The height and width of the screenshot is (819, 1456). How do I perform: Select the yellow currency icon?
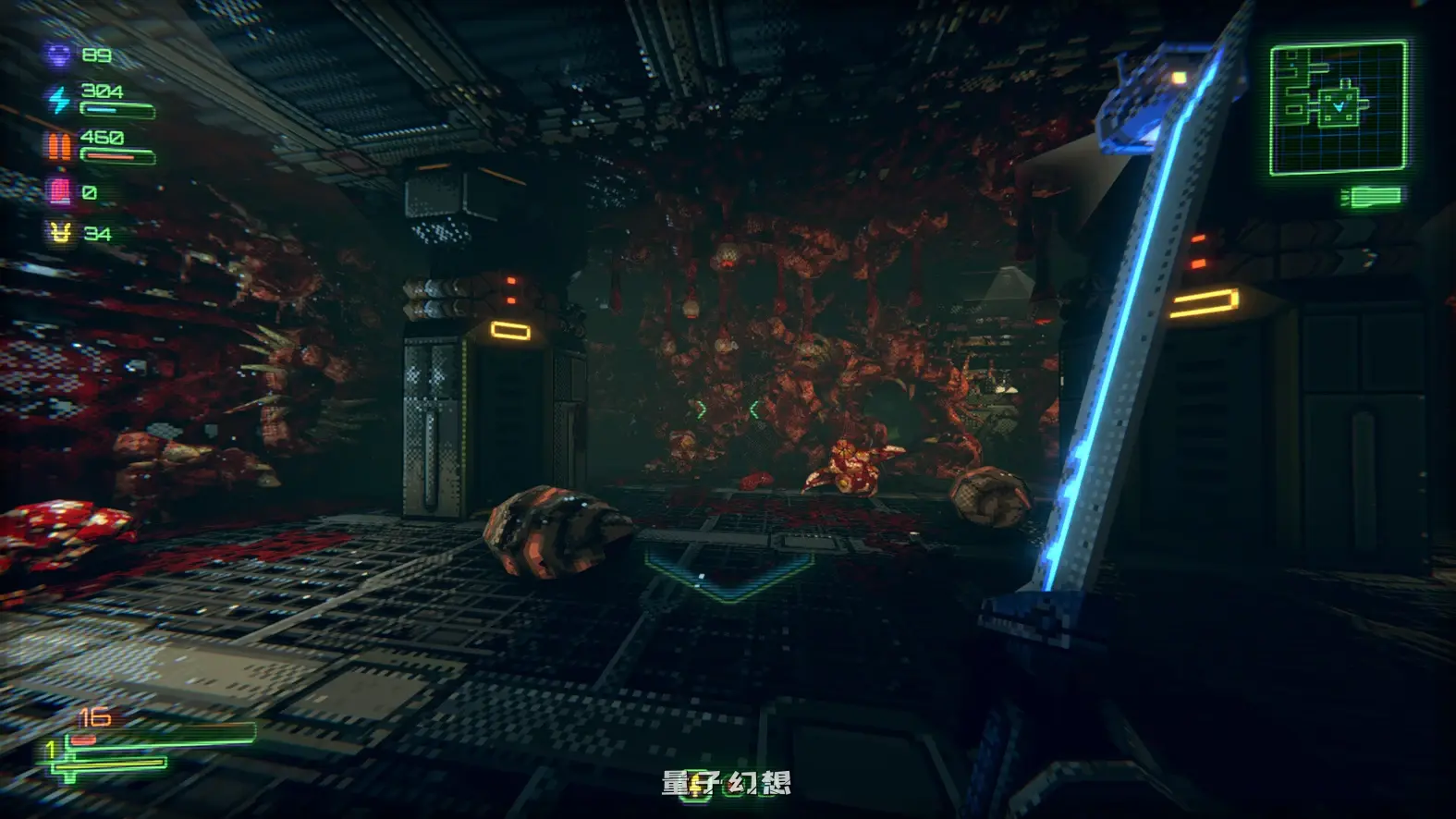[x=60, y=233]
